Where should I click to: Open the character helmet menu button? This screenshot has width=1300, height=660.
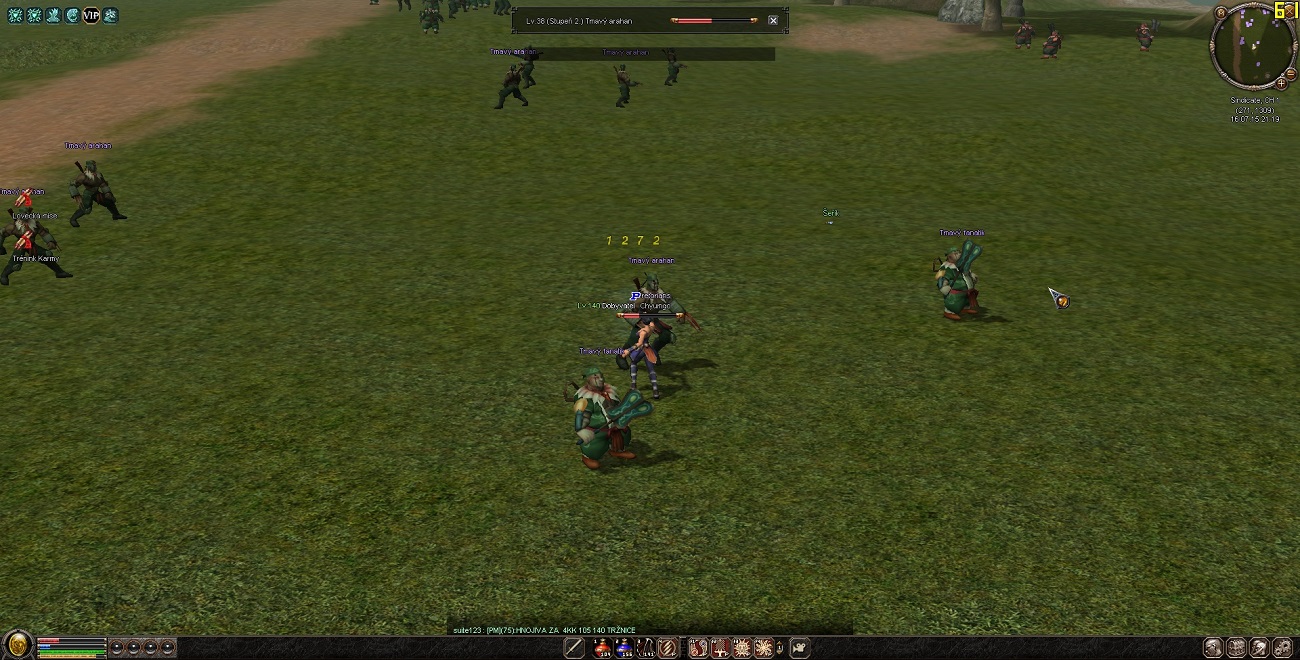coord(1213,648)
